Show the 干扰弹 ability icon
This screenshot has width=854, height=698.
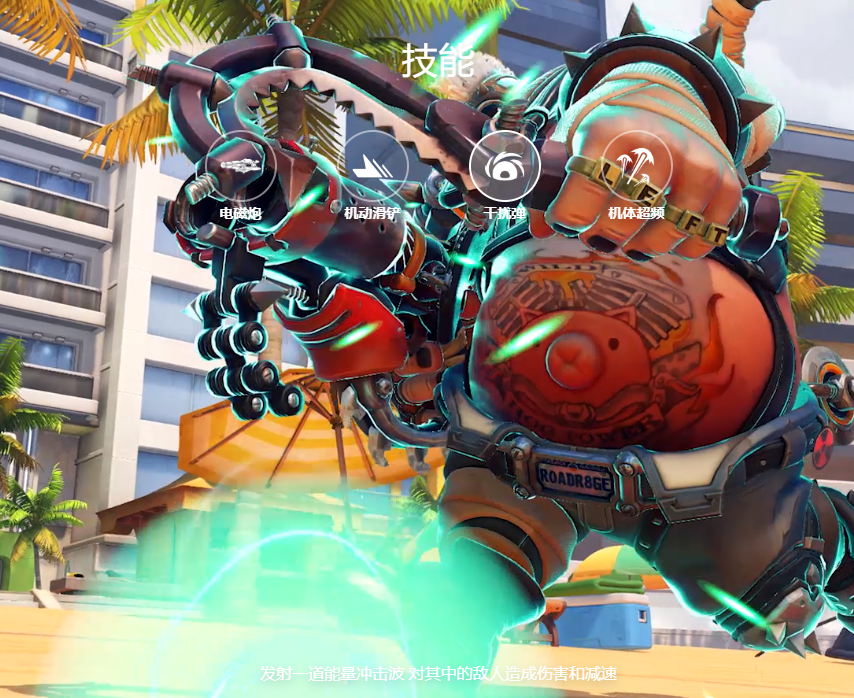[x=505, y=166]
